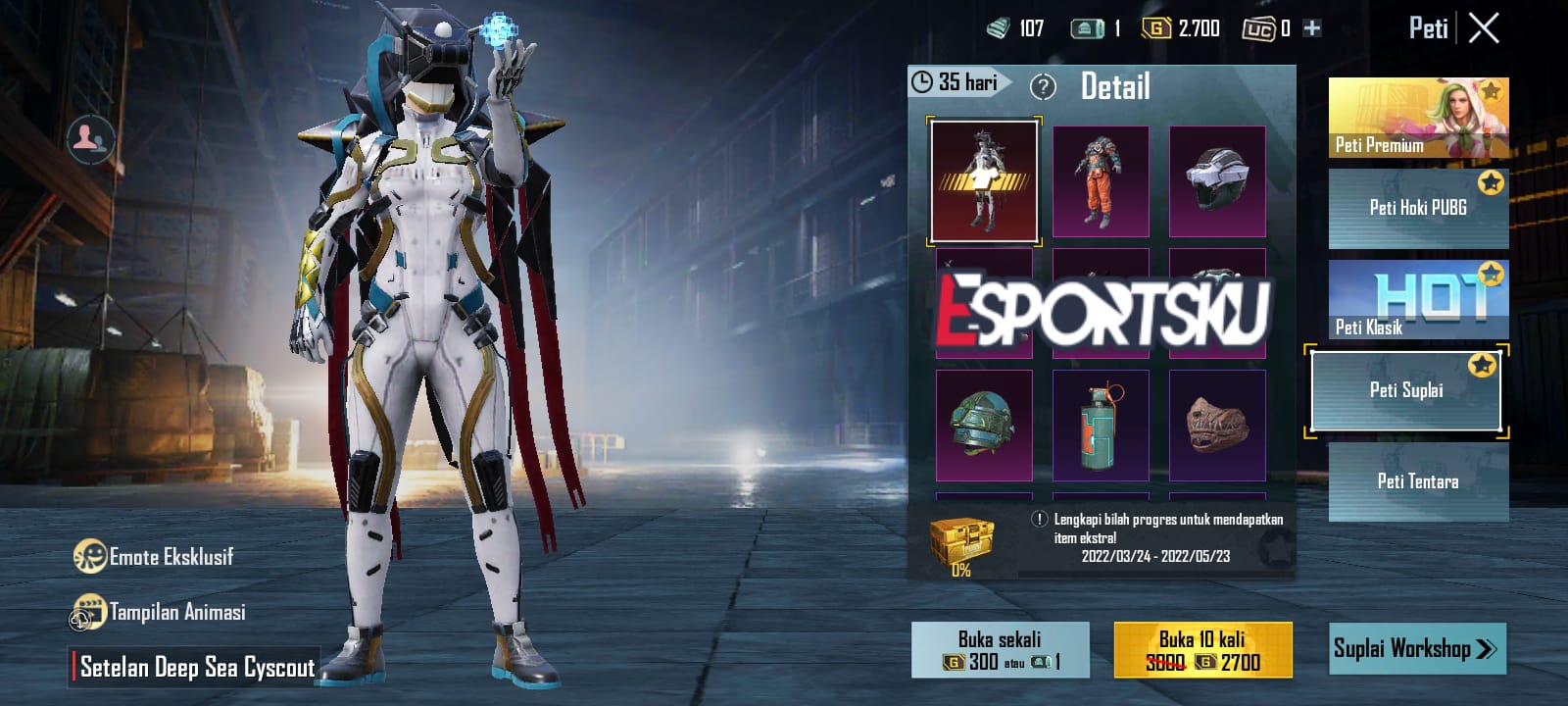Image resolution: width=1568 pixels, height=706 pixels.
Task: Select the orange suit reward thumbnail
Action: [1101, 181]
